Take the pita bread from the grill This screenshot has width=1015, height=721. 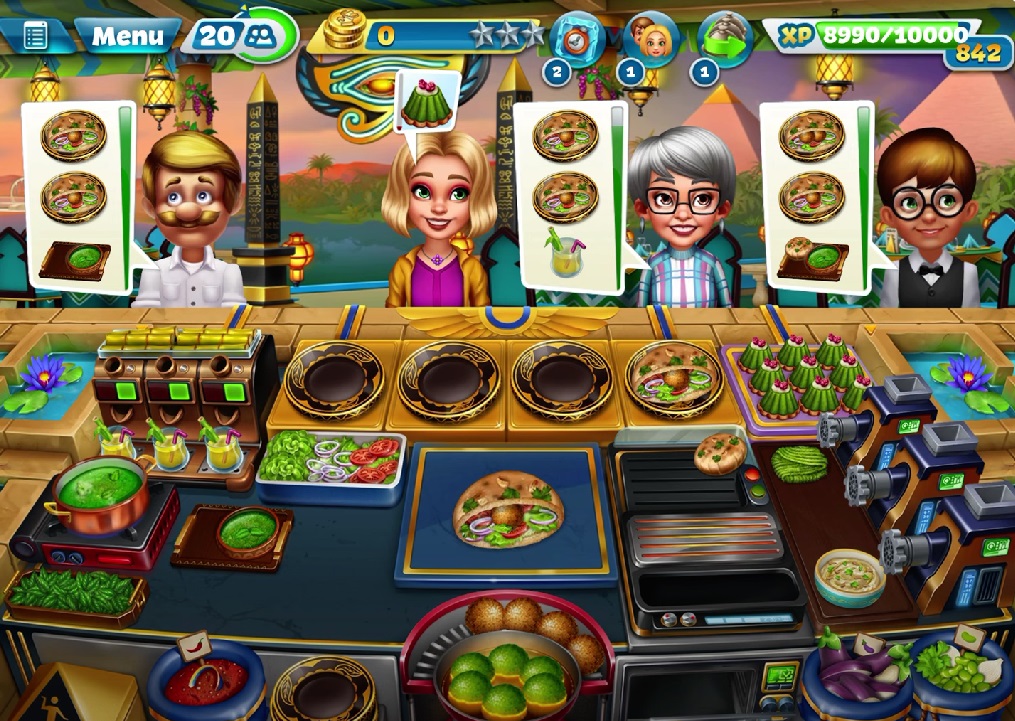click(720, 452)
